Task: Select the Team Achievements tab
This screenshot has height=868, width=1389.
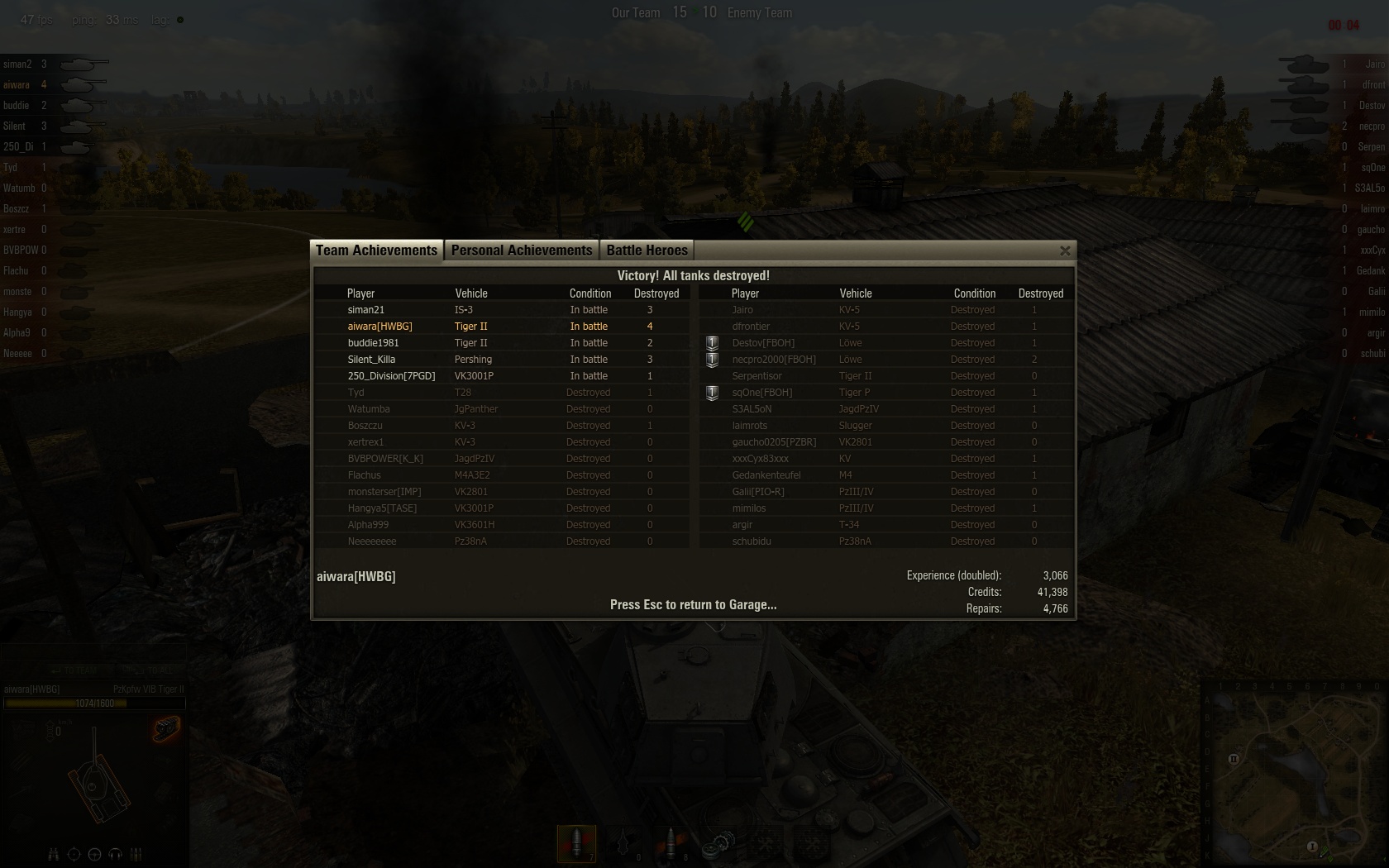Action: pyautogui.click(x=376, y=250)
